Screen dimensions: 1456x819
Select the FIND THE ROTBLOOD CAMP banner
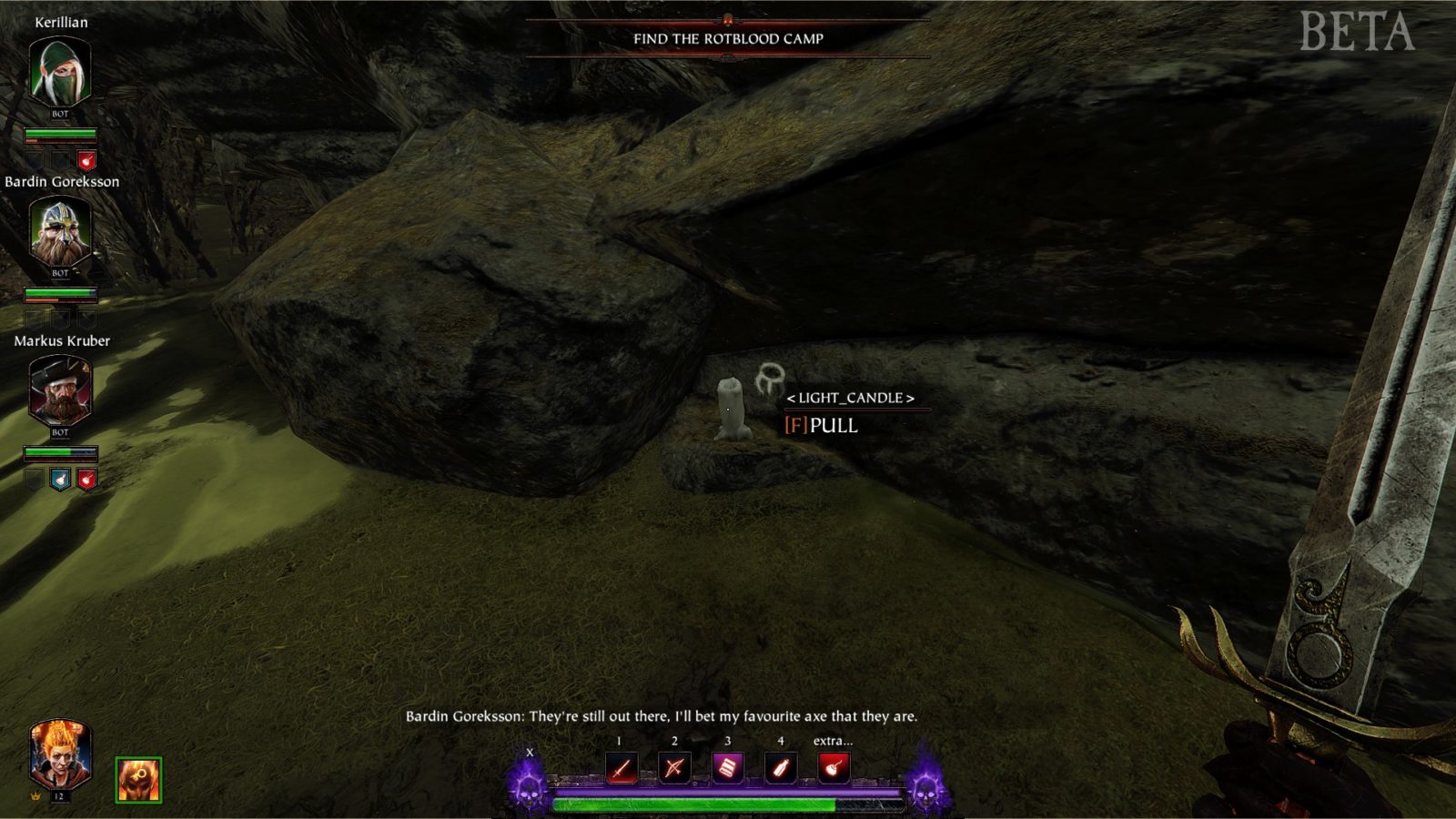(x=727, y=39)
